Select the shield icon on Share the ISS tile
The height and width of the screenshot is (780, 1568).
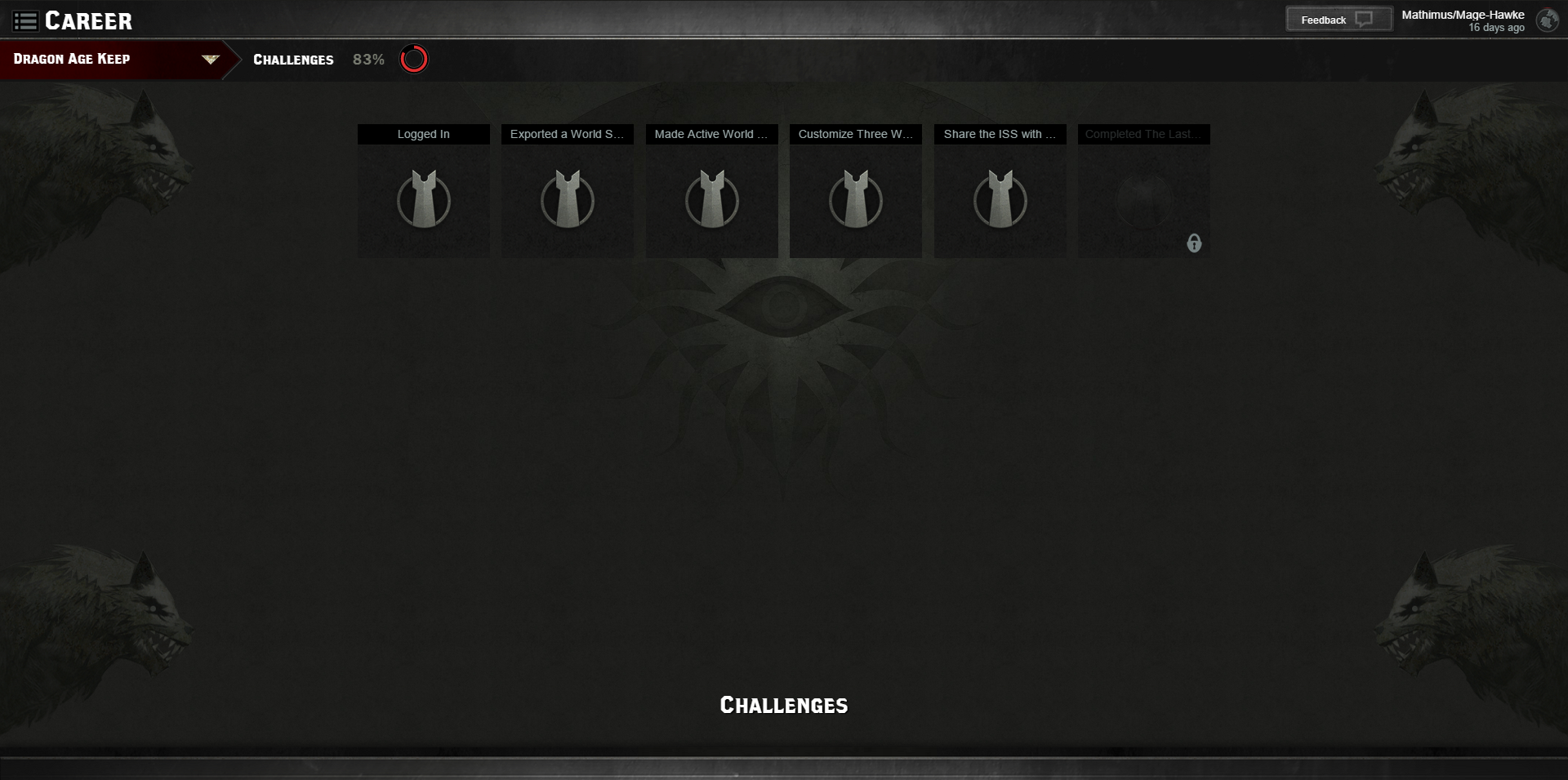[x=1000, y=198]
